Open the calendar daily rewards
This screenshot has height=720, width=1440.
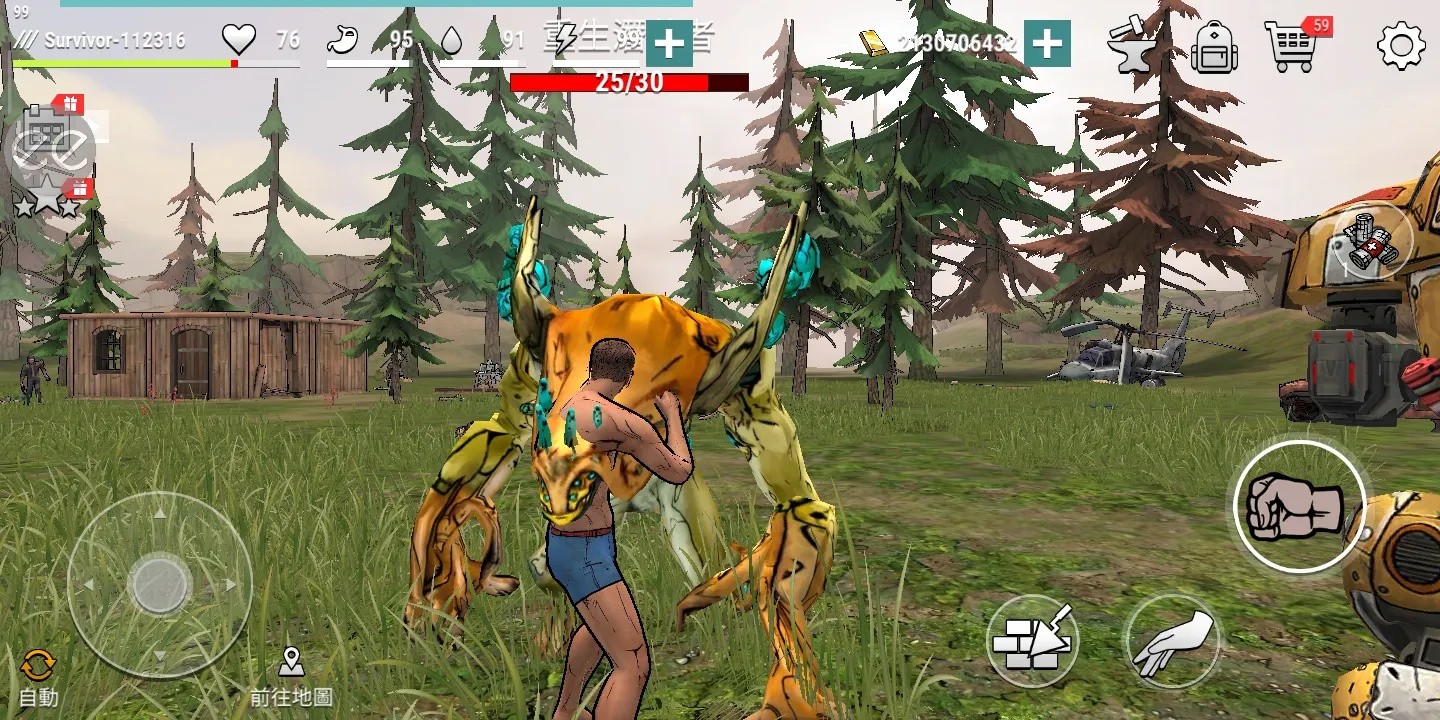49,127
